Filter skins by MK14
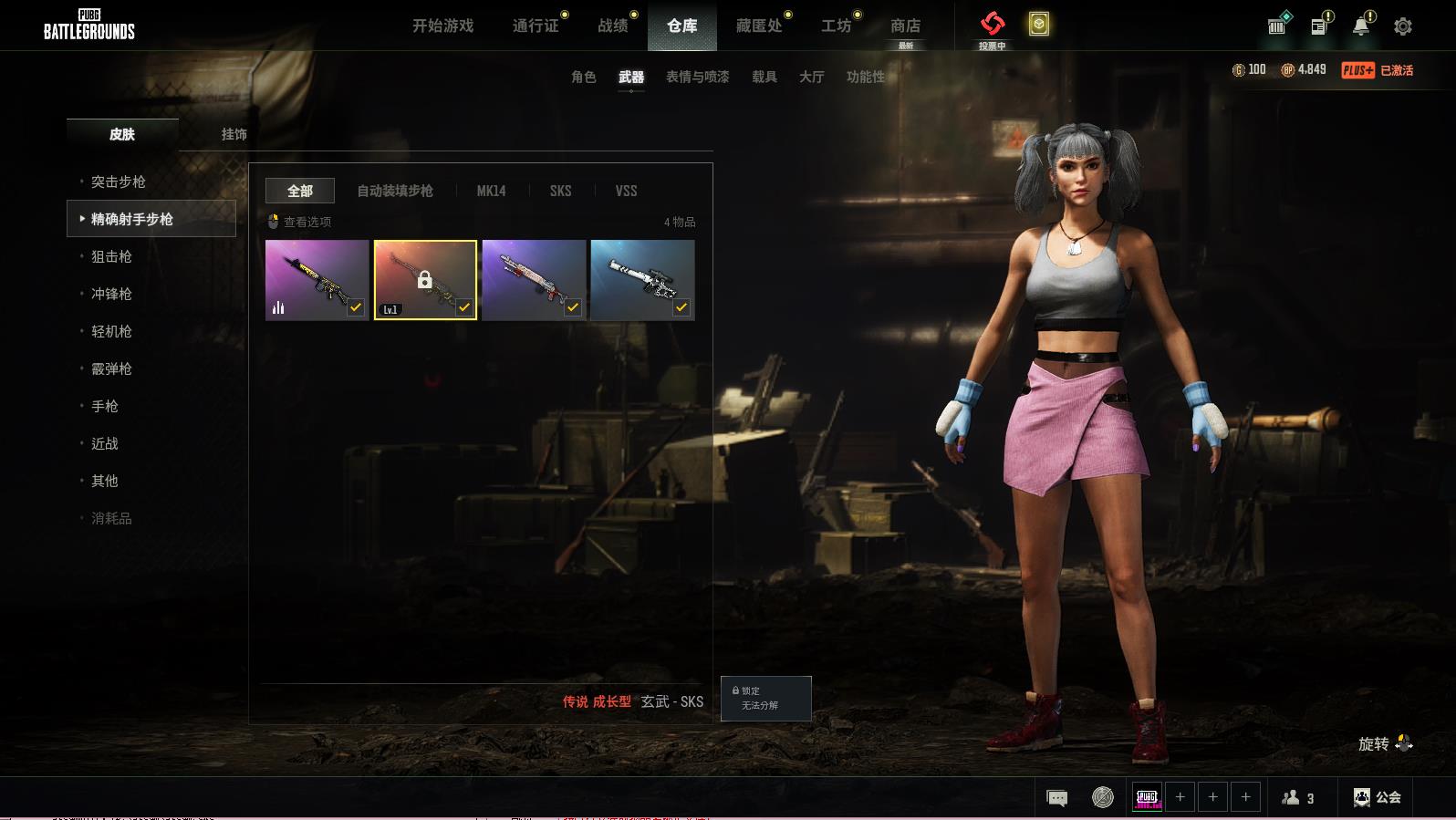Viewport: 1456px width, 820px height. (491, 191)
